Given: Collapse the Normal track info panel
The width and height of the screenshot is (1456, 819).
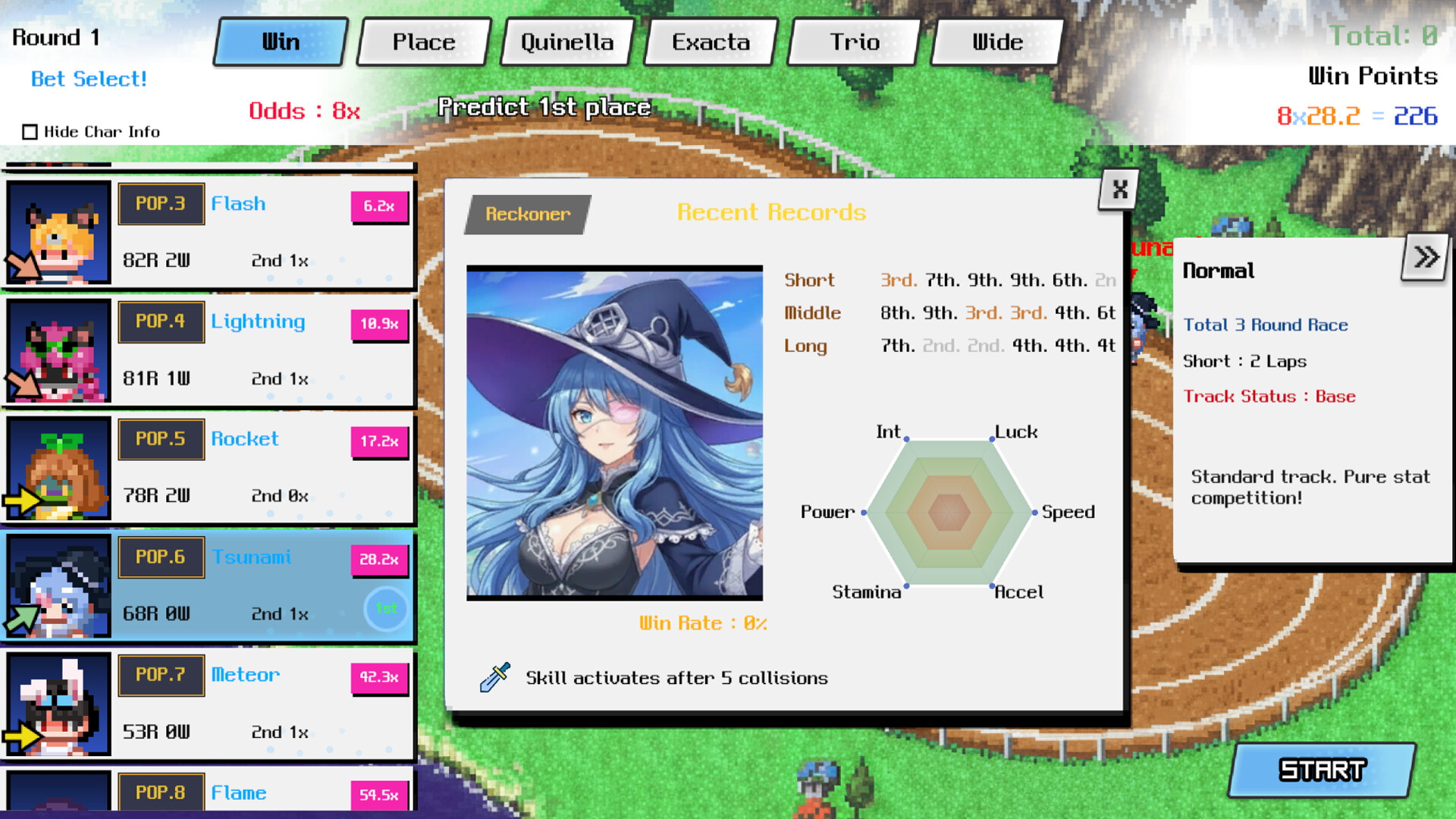Looking at the screenshot, I should 1426,256.
